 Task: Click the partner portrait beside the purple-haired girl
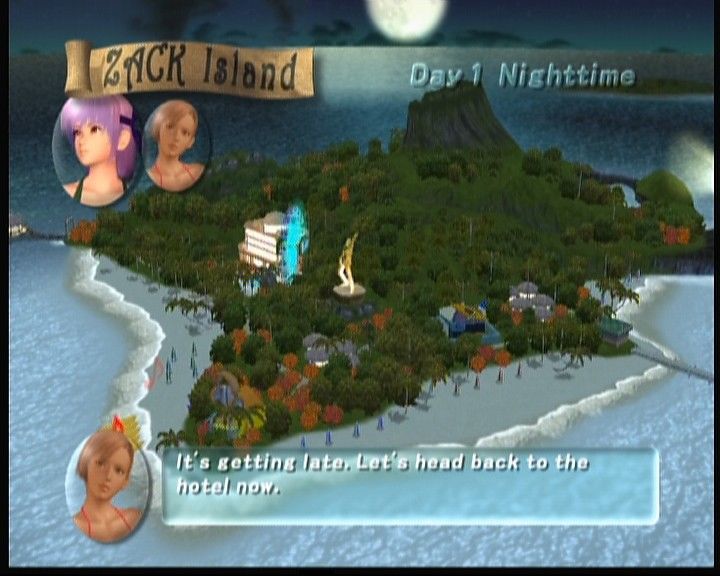(x=176, y=145)
